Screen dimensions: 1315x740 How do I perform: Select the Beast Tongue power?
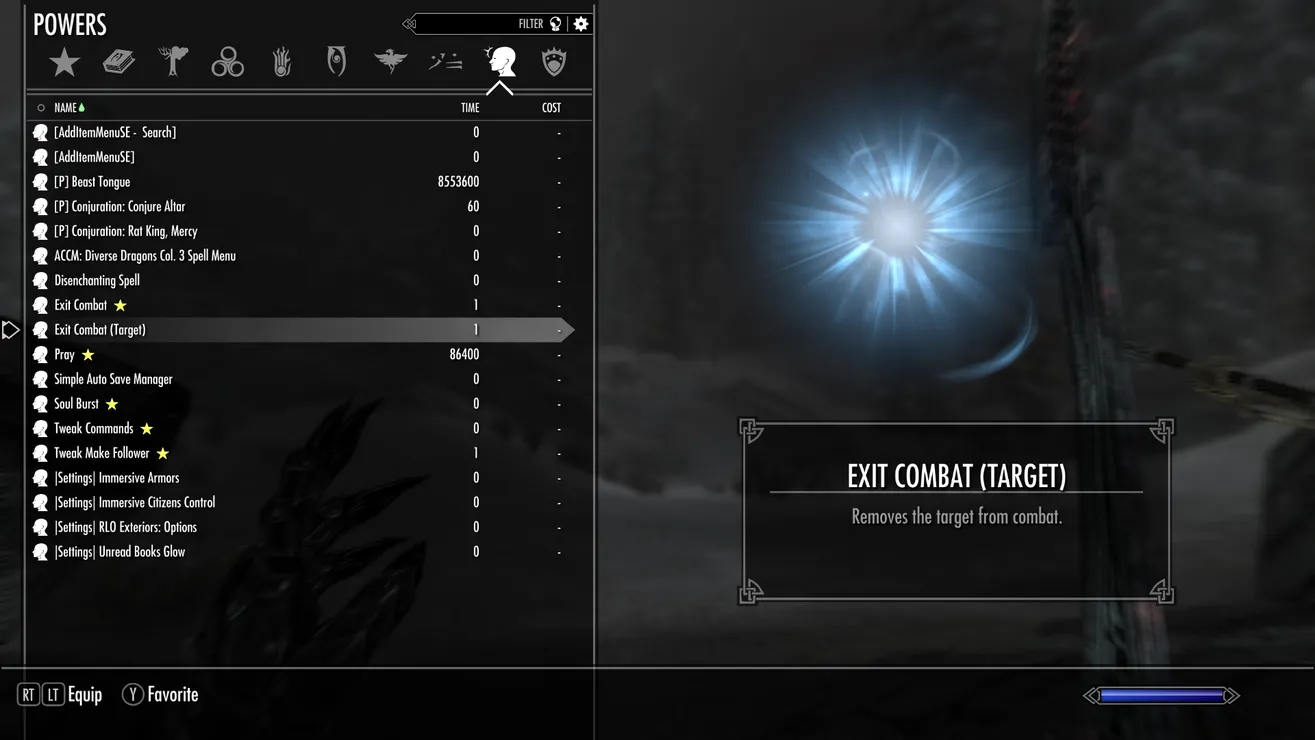(92, 182)
